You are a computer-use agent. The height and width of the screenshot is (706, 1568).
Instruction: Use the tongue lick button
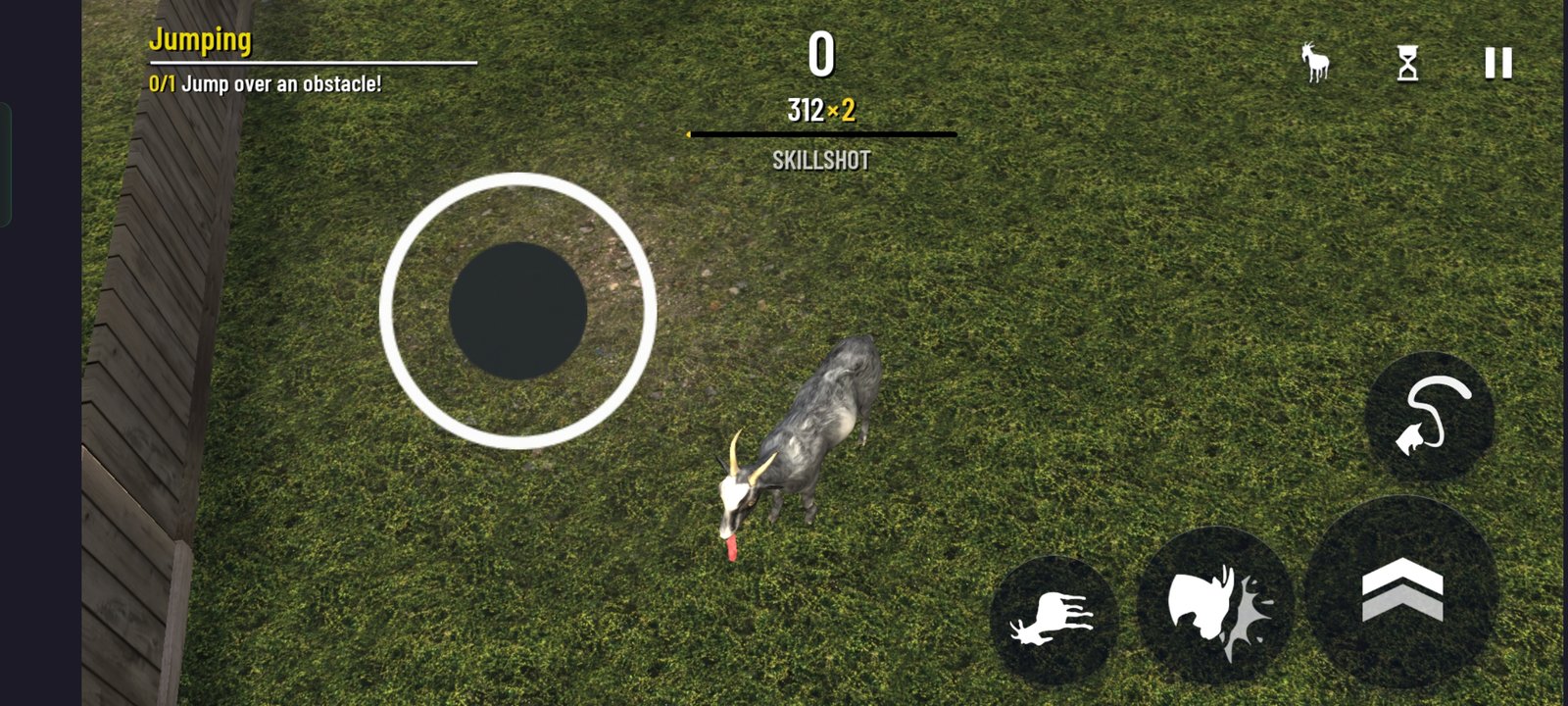tap(1430, 417)
